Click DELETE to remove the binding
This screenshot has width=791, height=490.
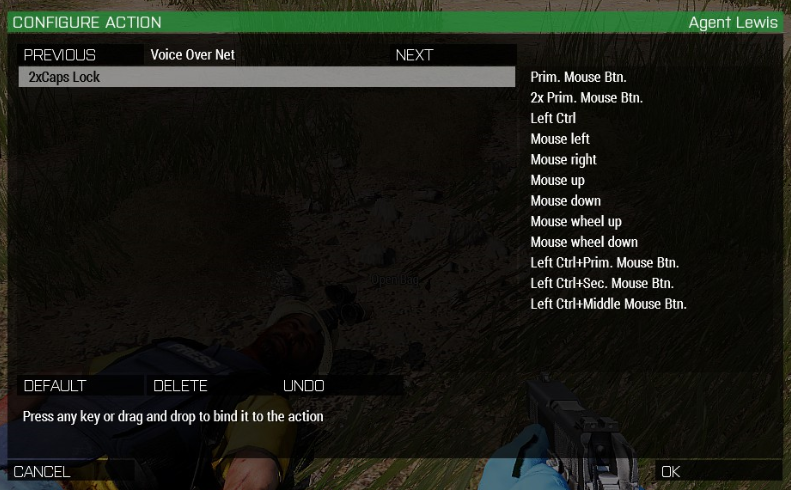[x=181, y=386]
